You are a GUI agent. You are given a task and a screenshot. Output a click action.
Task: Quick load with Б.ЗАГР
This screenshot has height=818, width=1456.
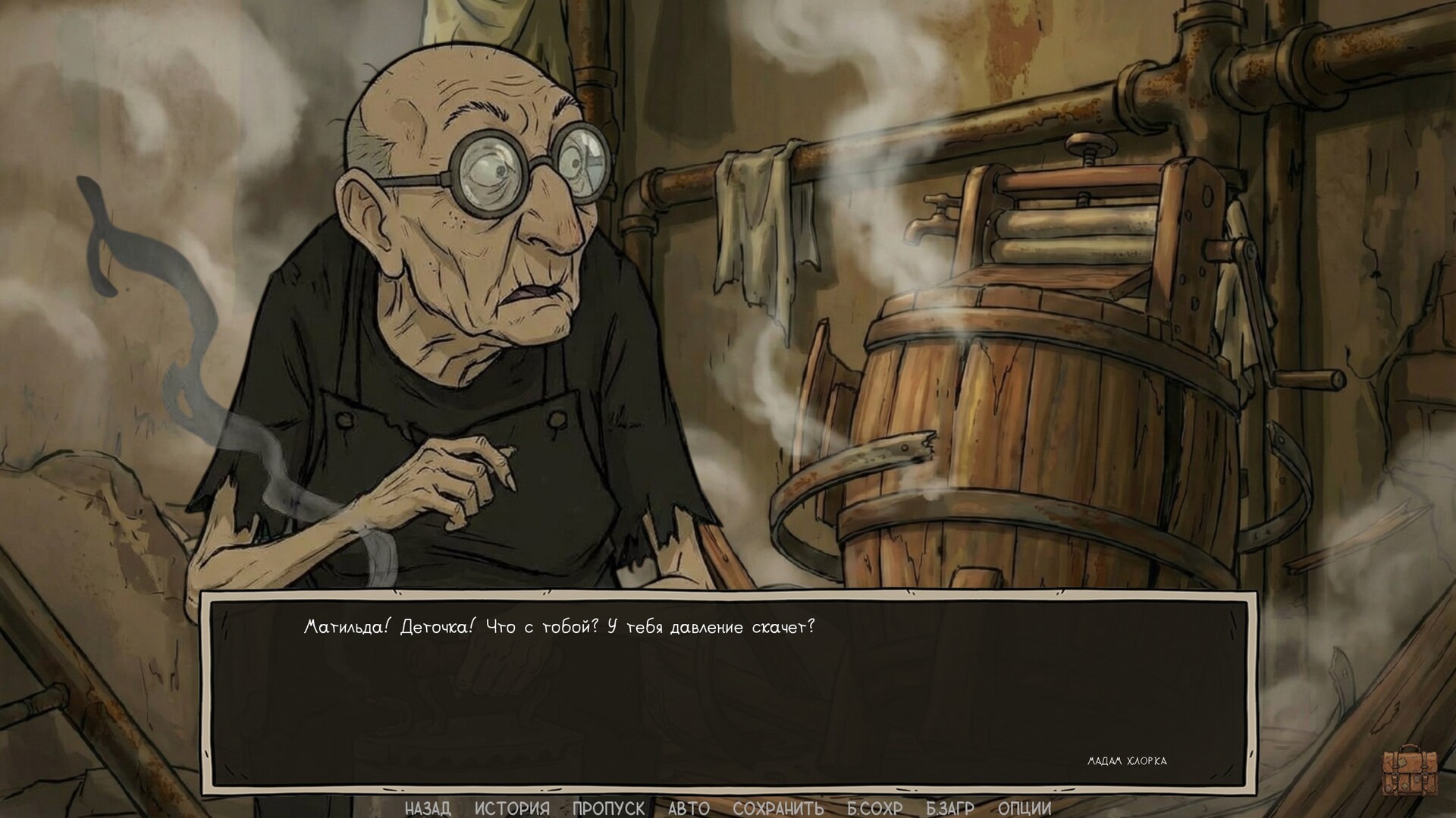tap(949, 808)
